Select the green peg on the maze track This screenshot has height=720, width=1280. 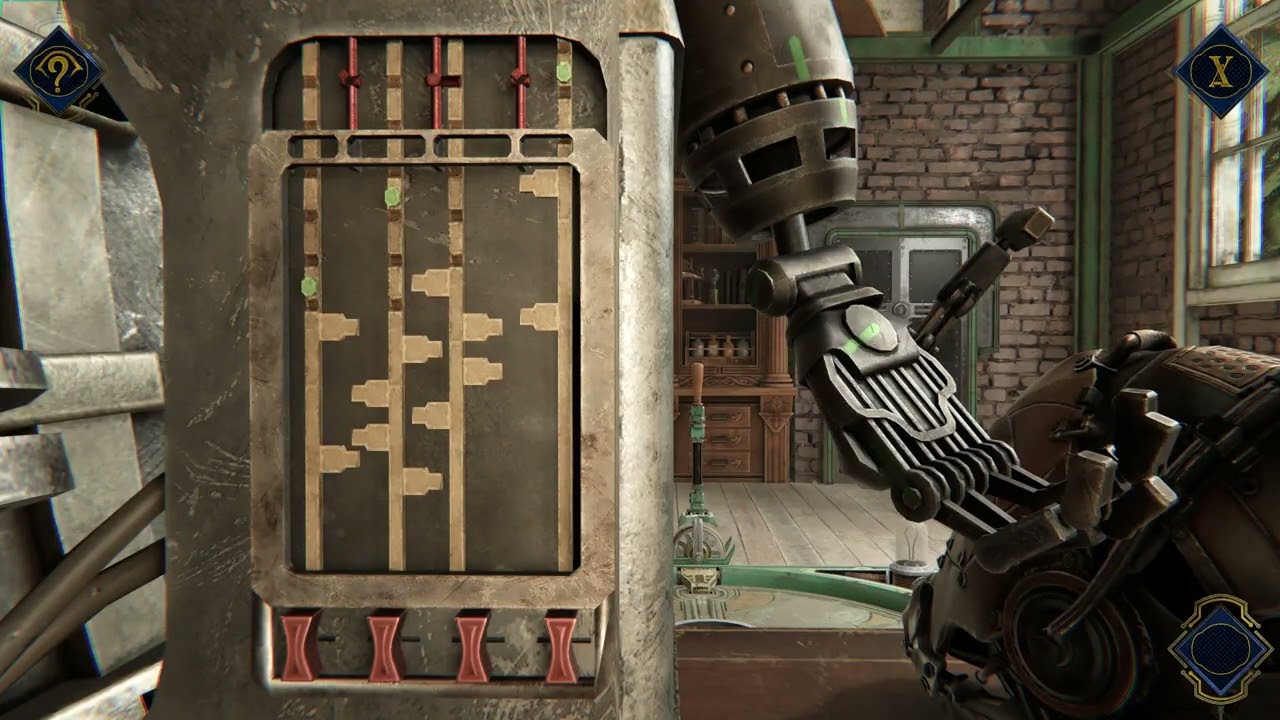click(390, 196)
